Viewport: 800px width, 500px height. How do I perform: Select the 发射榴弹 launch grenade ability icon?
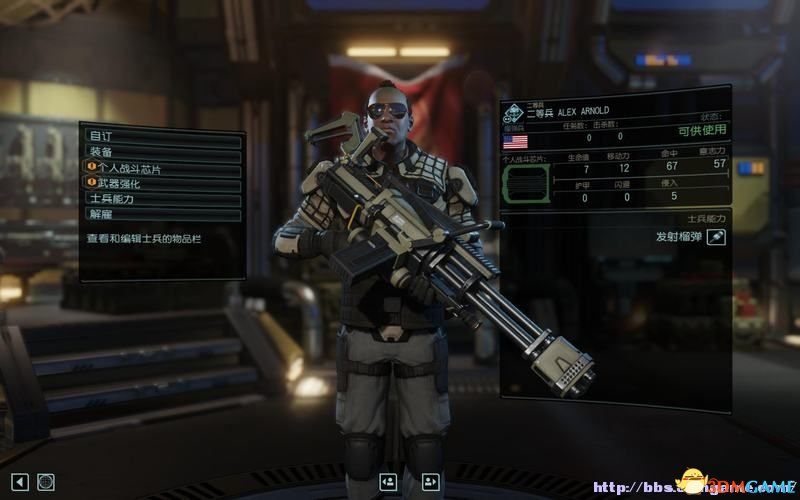[716, 236]
